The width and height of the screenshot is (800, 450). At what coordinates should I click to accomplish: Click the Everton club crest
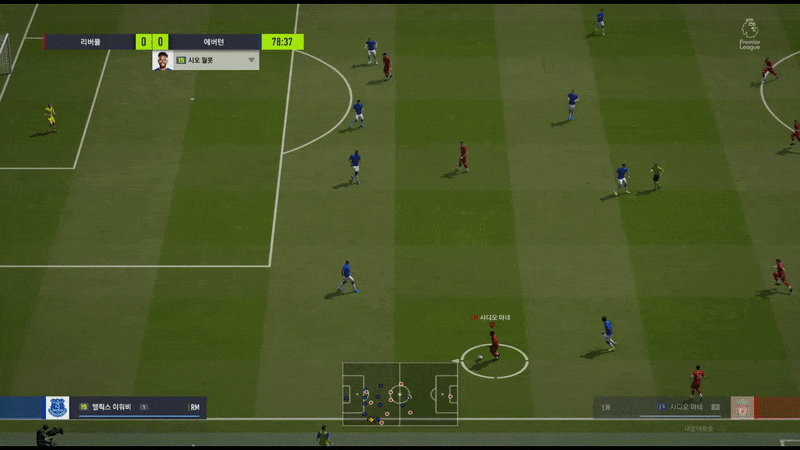point(56,407)
